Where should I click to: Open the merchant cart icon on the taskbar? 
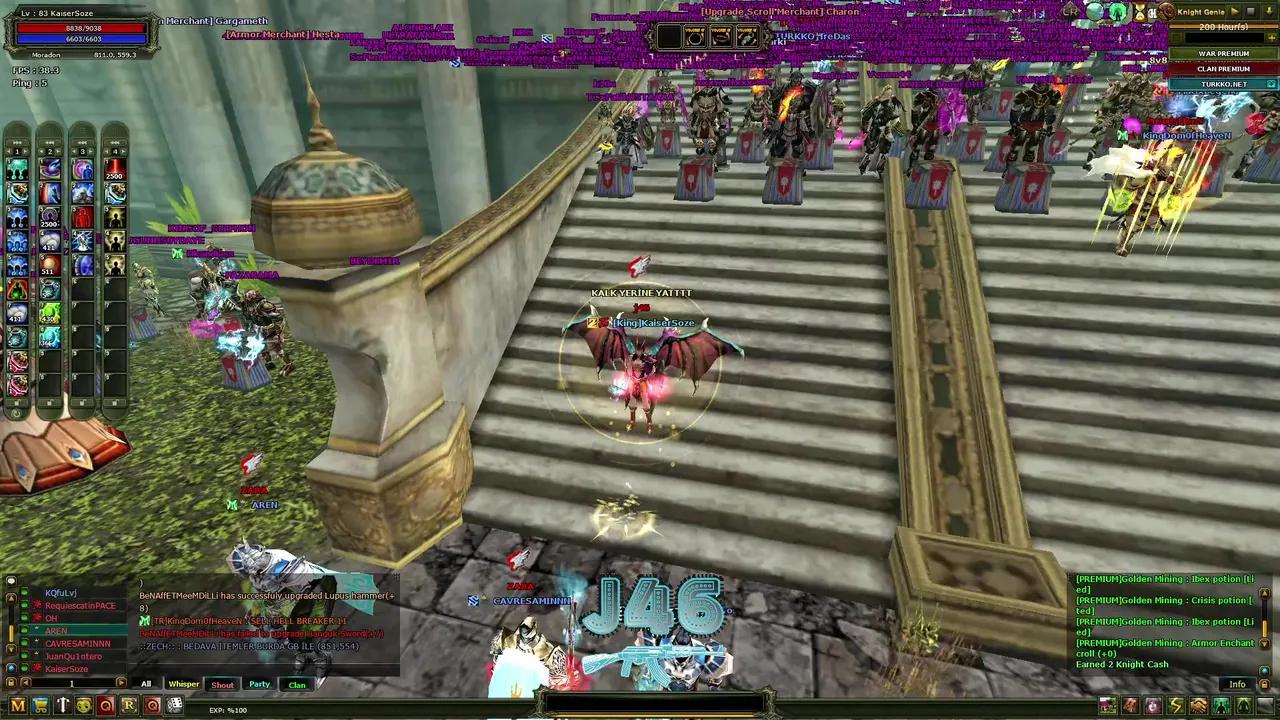40,705
